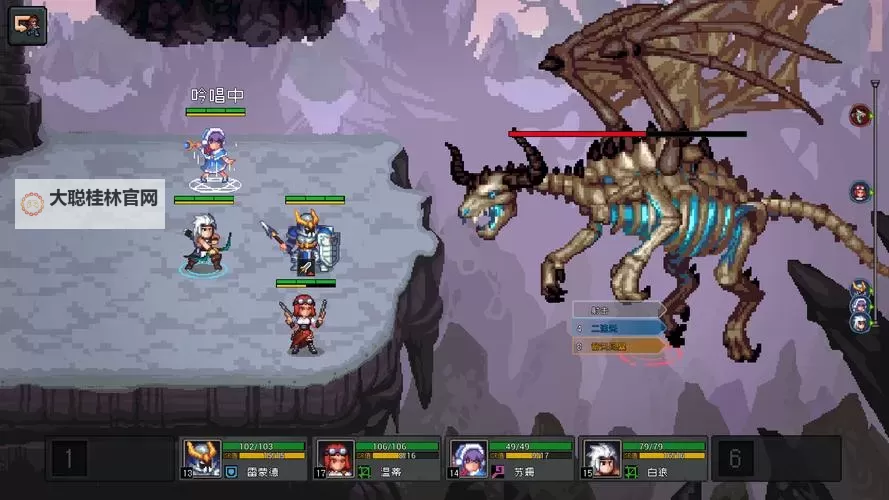Select 苏菲's party portrait panel
This screenshot has width=889, height=500.
[x=509, y=458]
